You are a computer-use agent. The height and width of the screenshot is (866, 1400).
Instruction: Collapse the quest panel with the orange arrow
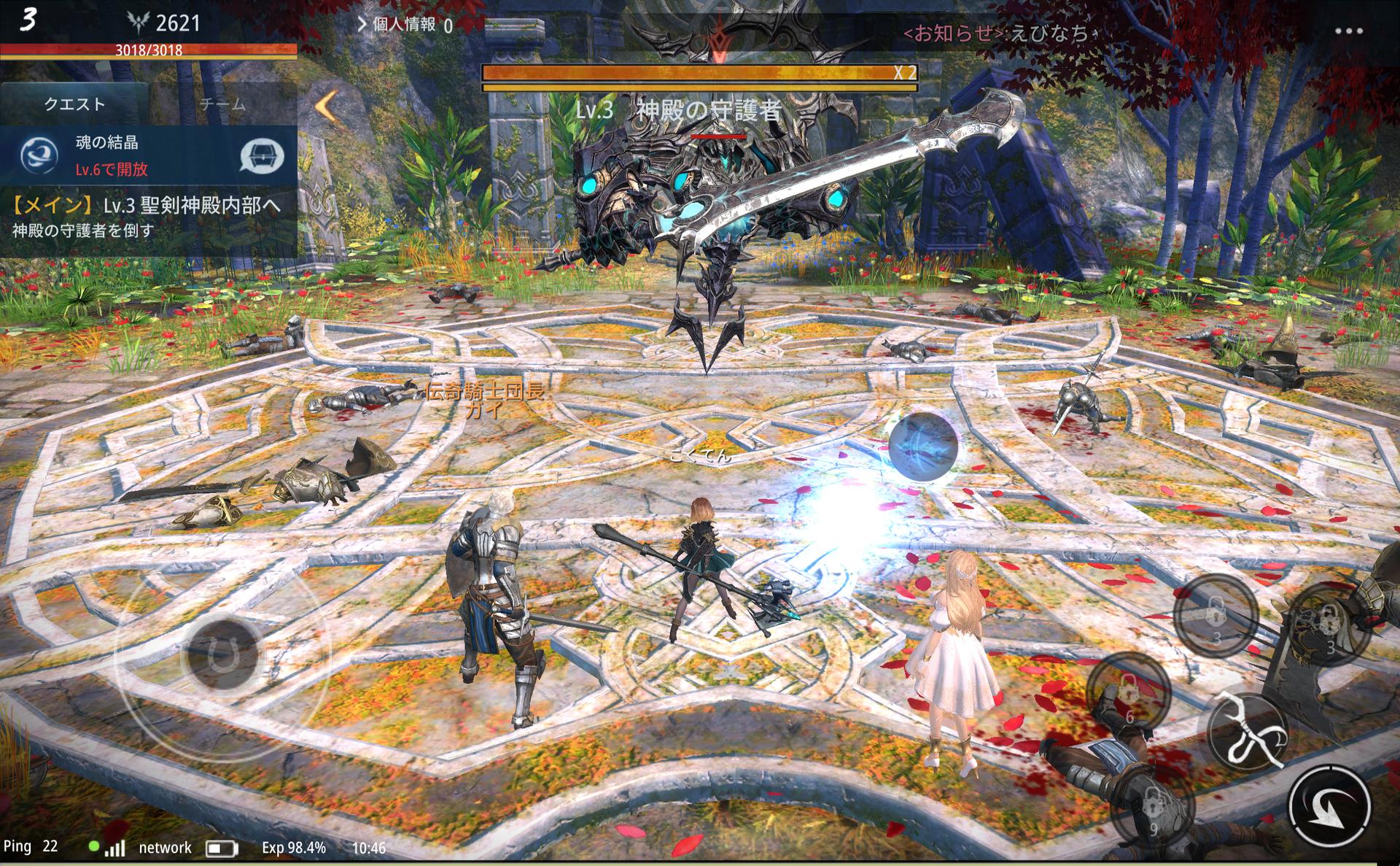(326, 107)
